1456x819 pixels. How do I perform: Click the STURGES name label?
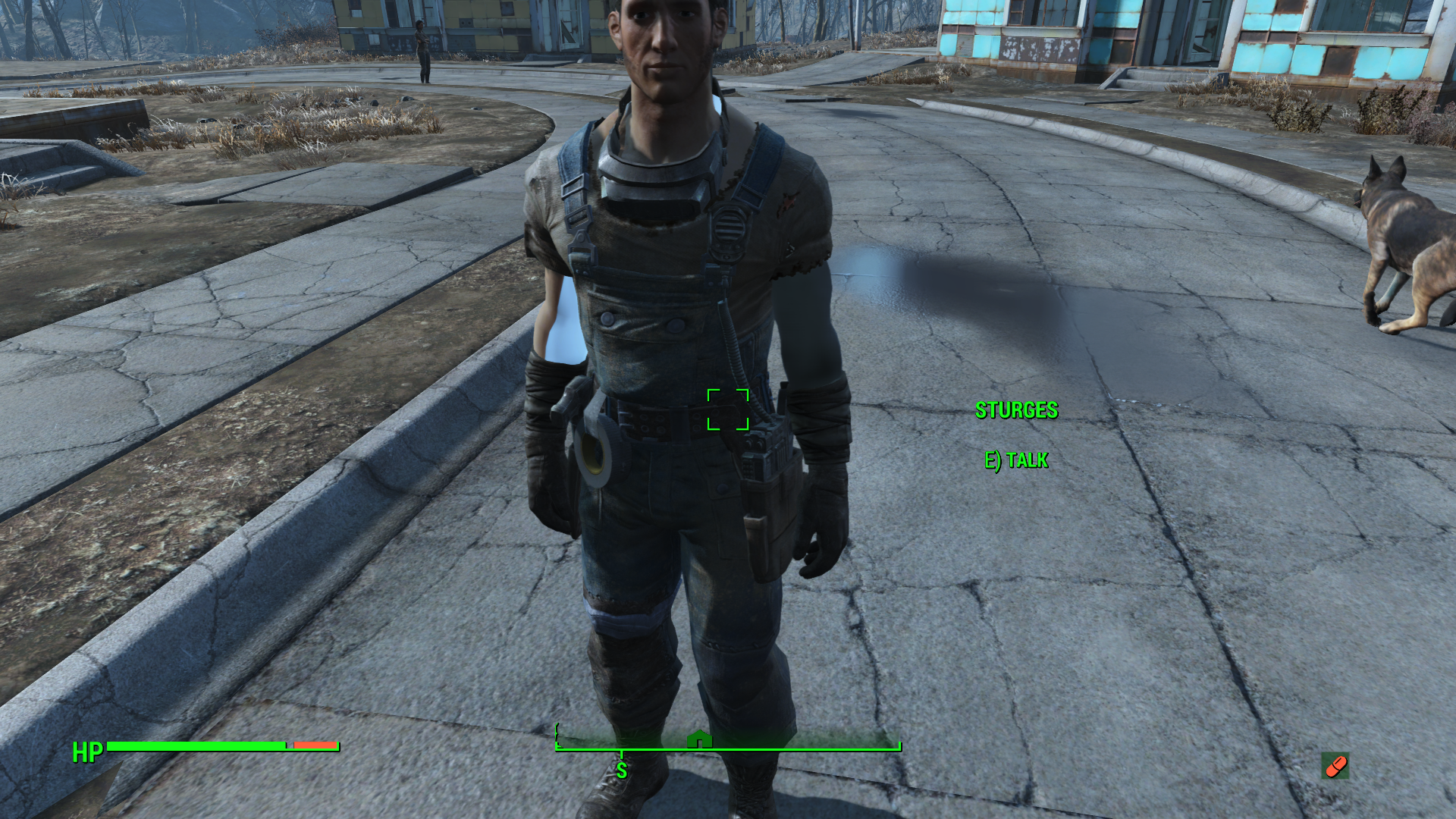1016,410
